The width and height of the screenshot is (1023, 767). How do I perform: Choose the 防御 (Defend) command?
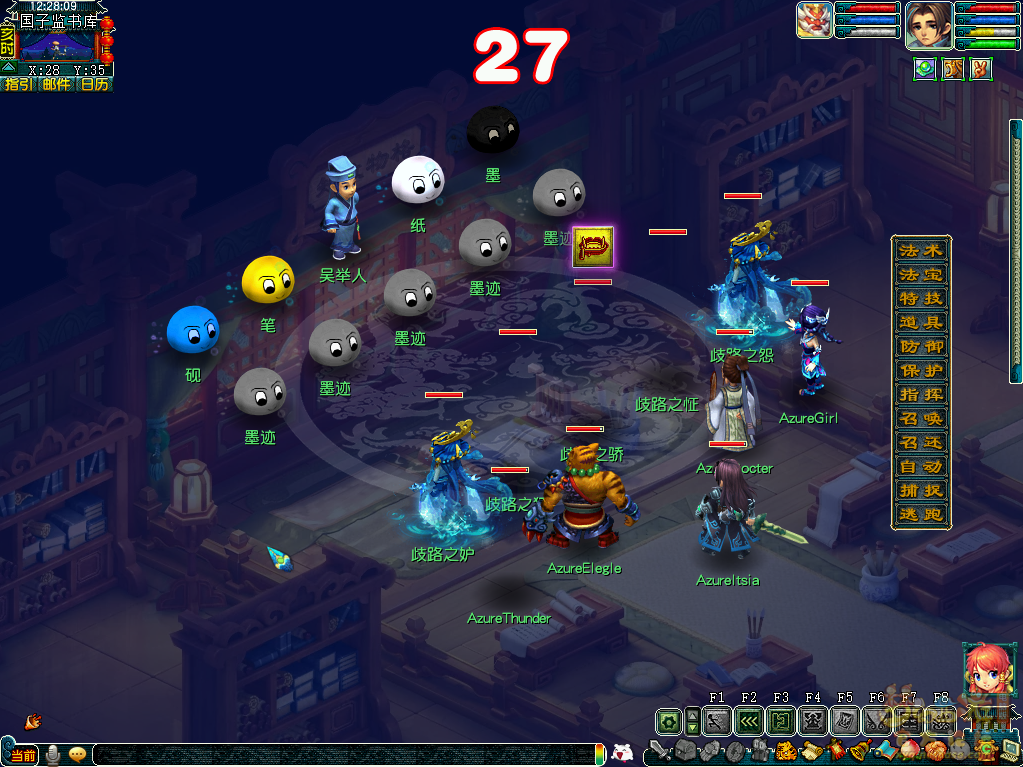click(x=920, y=347)
